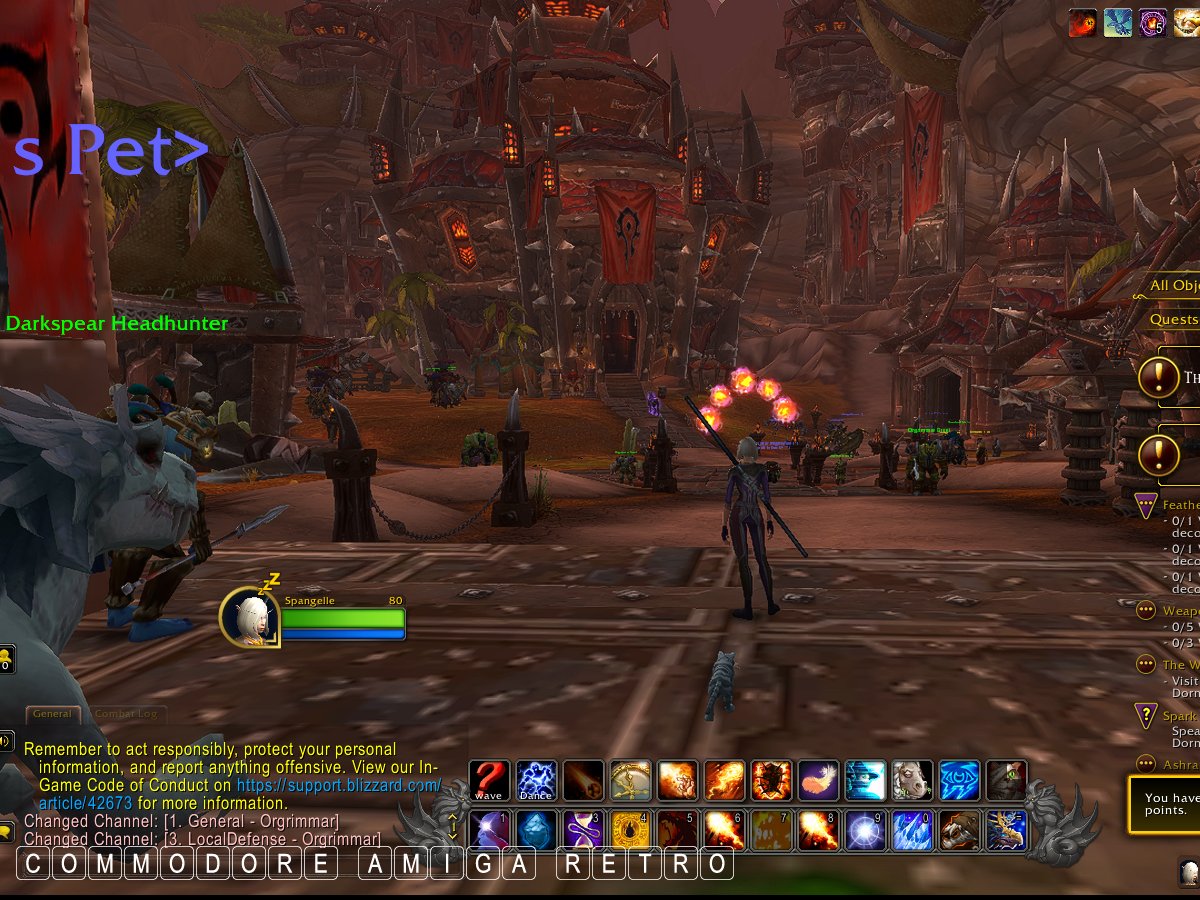Use the Wave emote macro with red question mark
The width and height of the screenshot is (1200, 900).
point(490,780)
